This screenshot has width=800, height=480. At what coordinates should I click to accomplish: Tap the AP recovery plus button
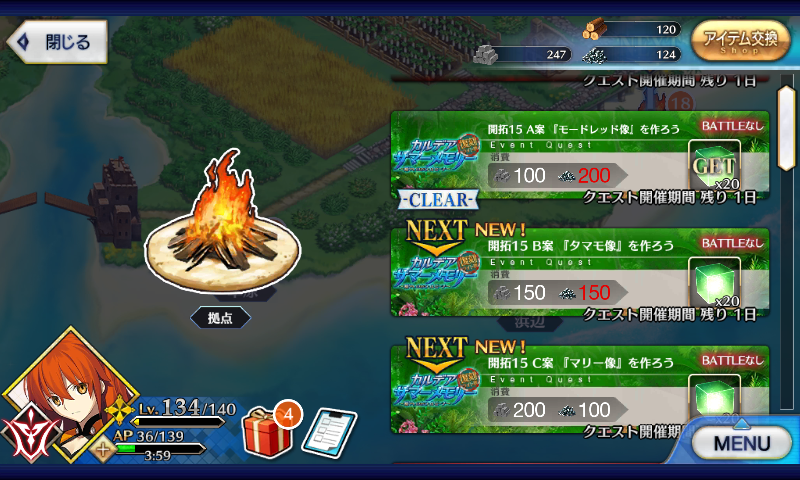coord(101,449)
